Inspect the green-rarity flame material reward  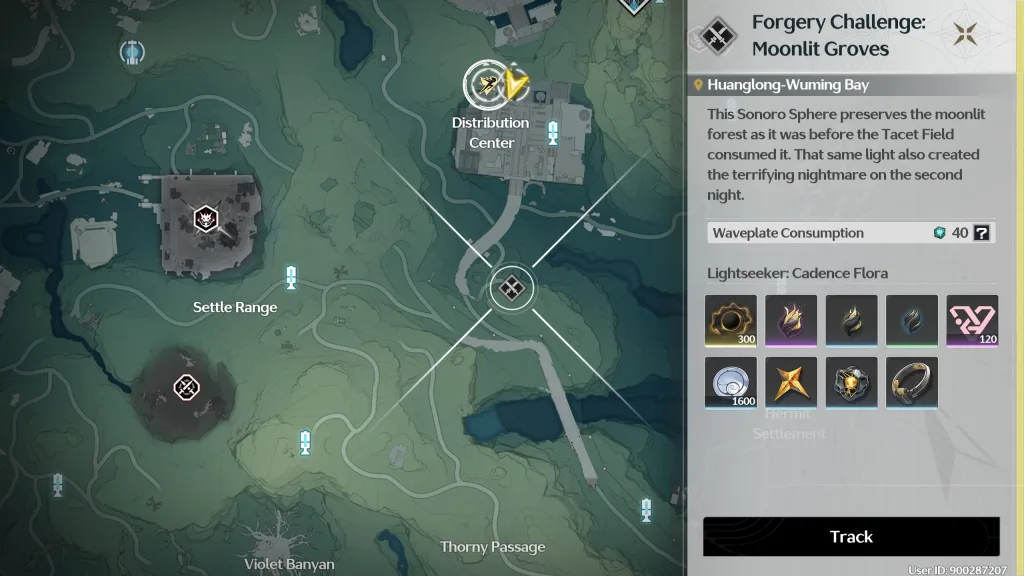pyautogui.click(x=911, y=321)
